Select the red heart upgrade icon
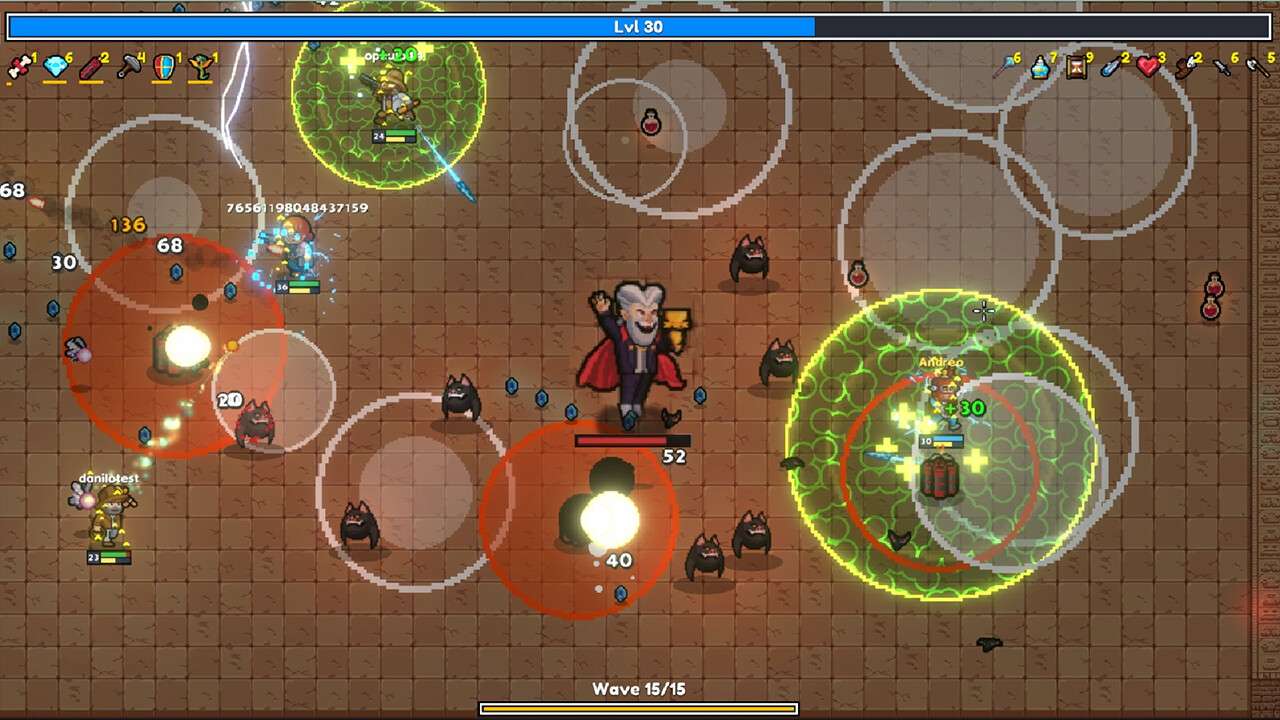 (x=1148, y=67)
